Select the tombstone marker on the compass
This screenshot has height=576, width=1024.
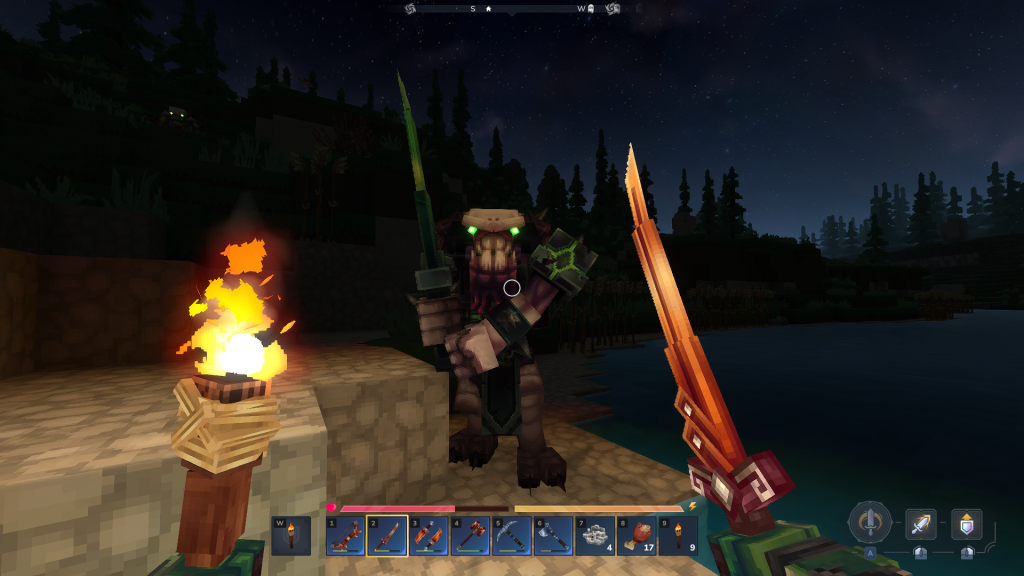[x=591, y=8]
